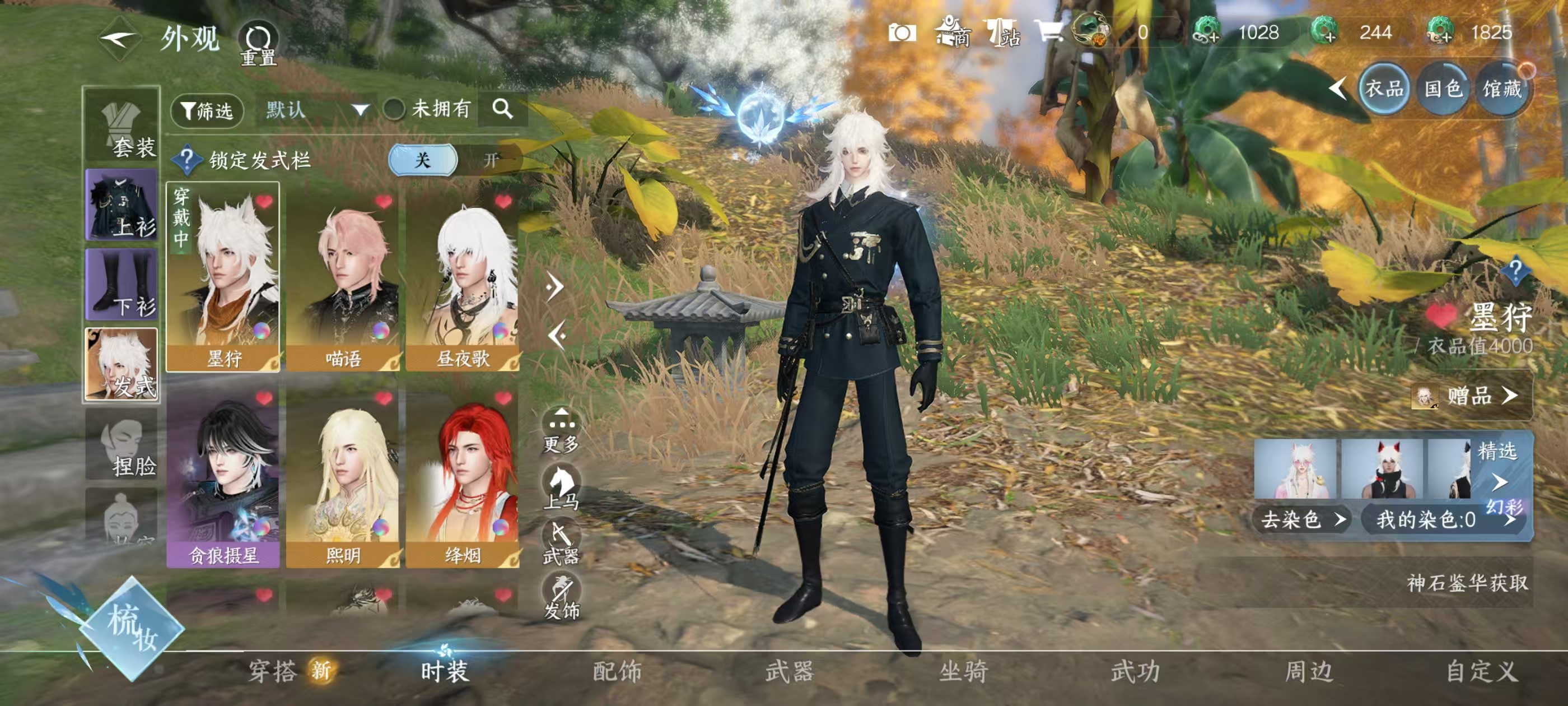Select the 上衫 category
The image size is (1568, 706).
(x=122, y=205)
